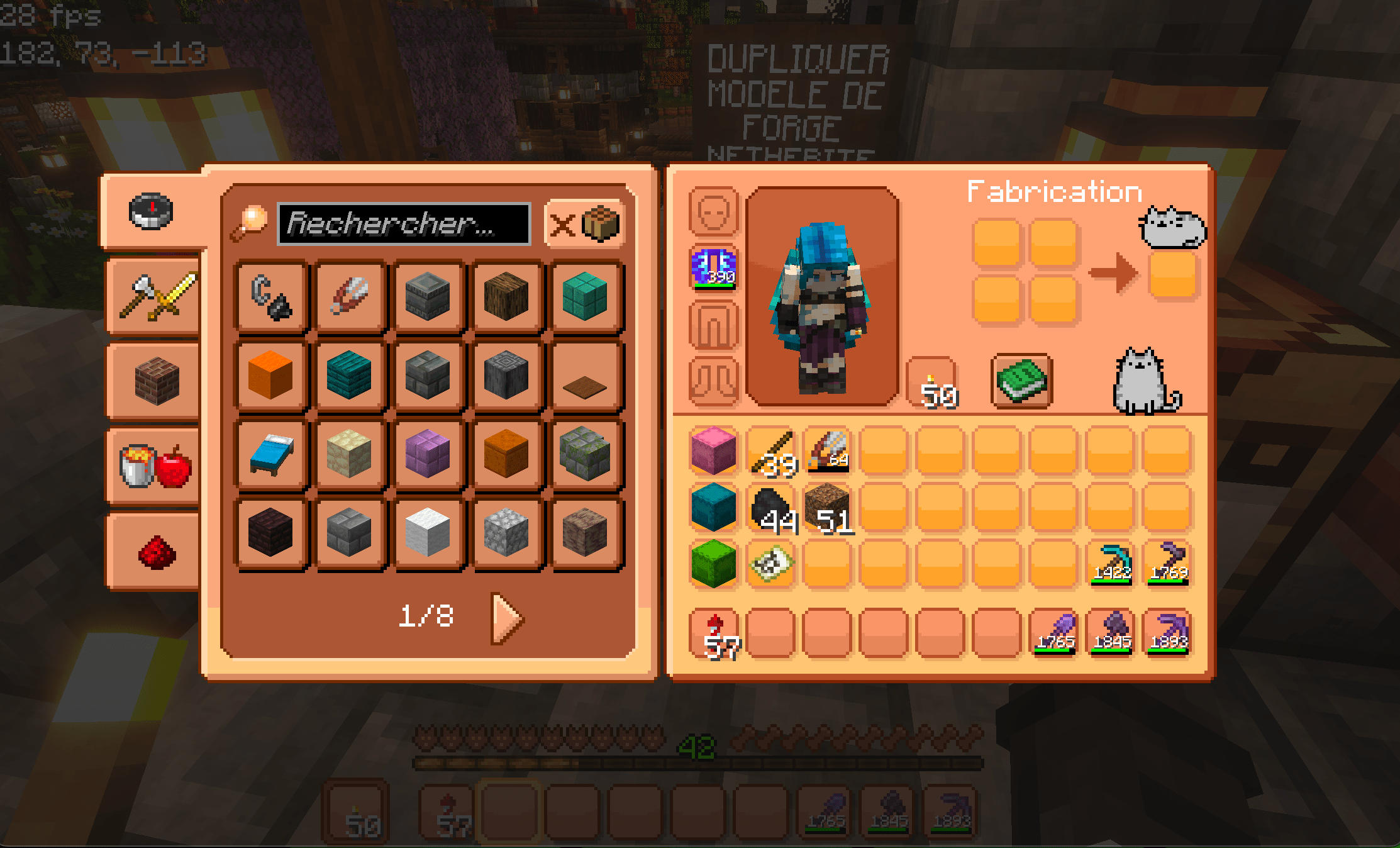
Task: Pick the white snow block recipe
Action: pyautogui.click(x=428, y=533)
